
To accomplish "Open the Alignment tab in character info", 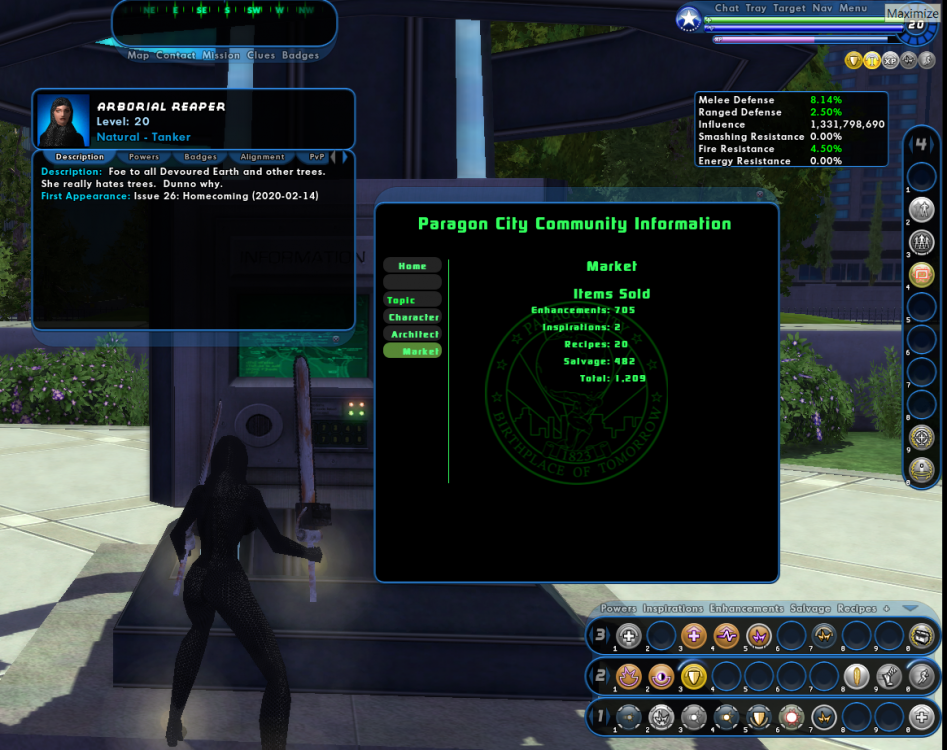I will tap(262, 157).
